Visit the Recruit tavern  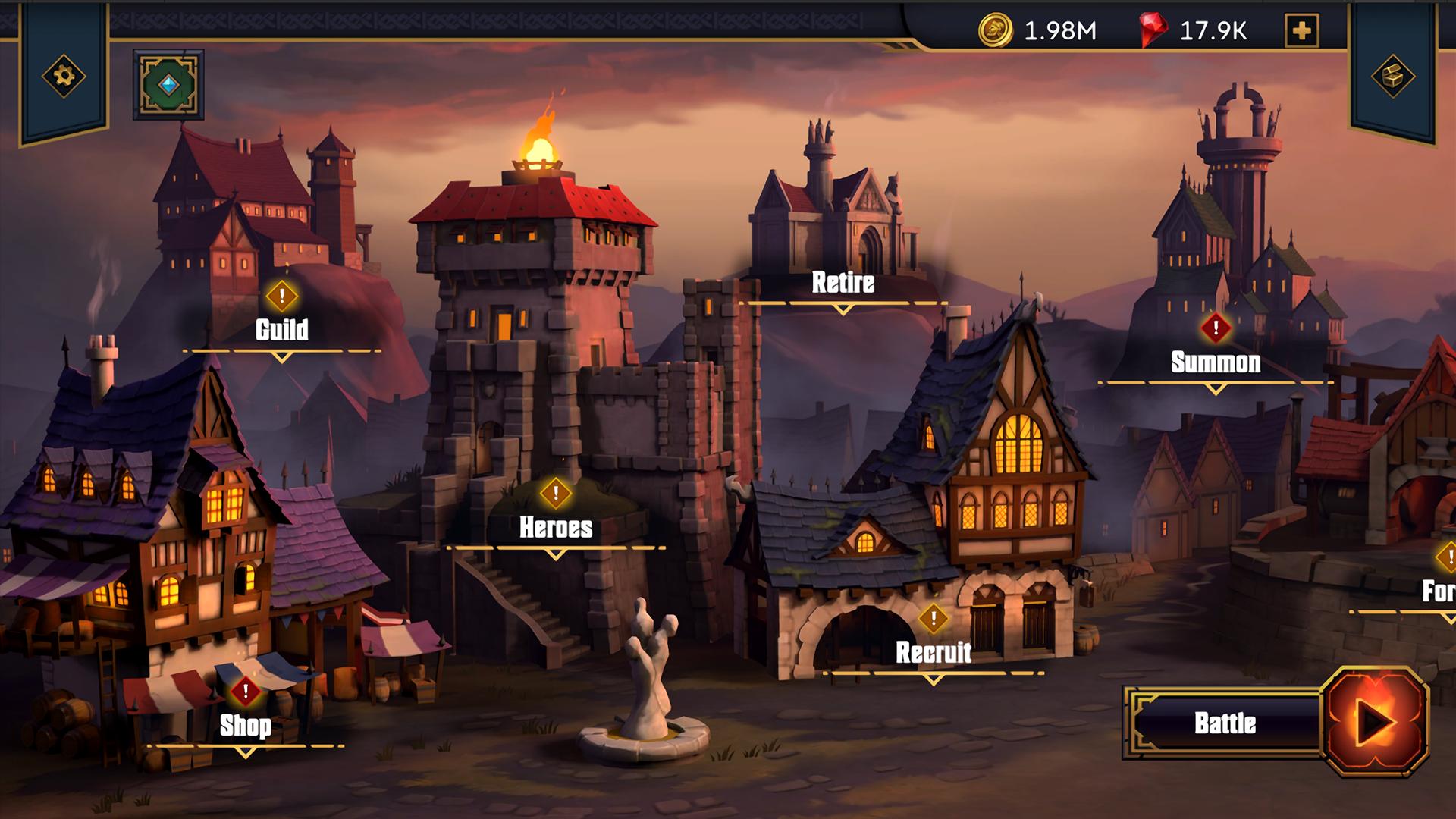coord(933,652)
